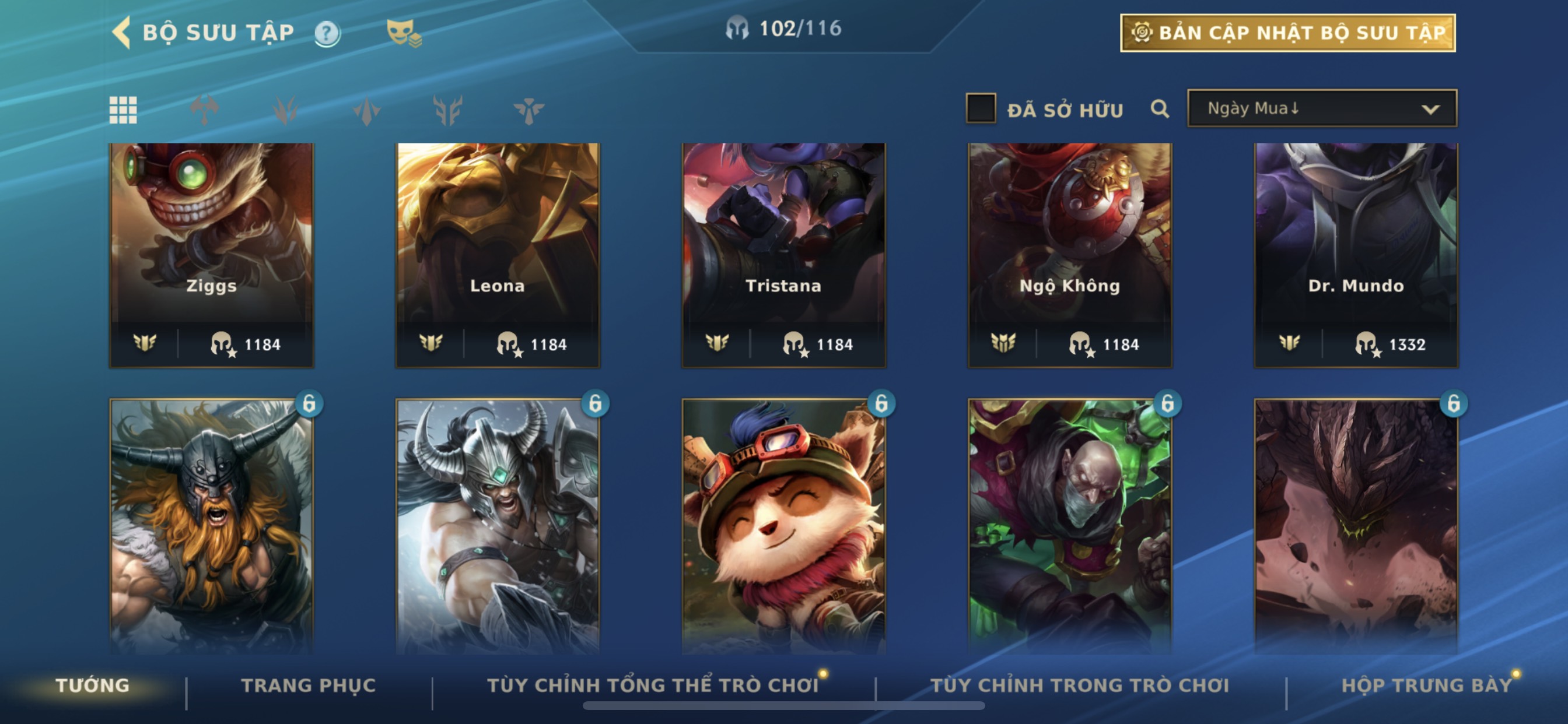This screenshot has width=1568, height=724.
Task: Click the golden mask icon
Action: coord(403,32)
